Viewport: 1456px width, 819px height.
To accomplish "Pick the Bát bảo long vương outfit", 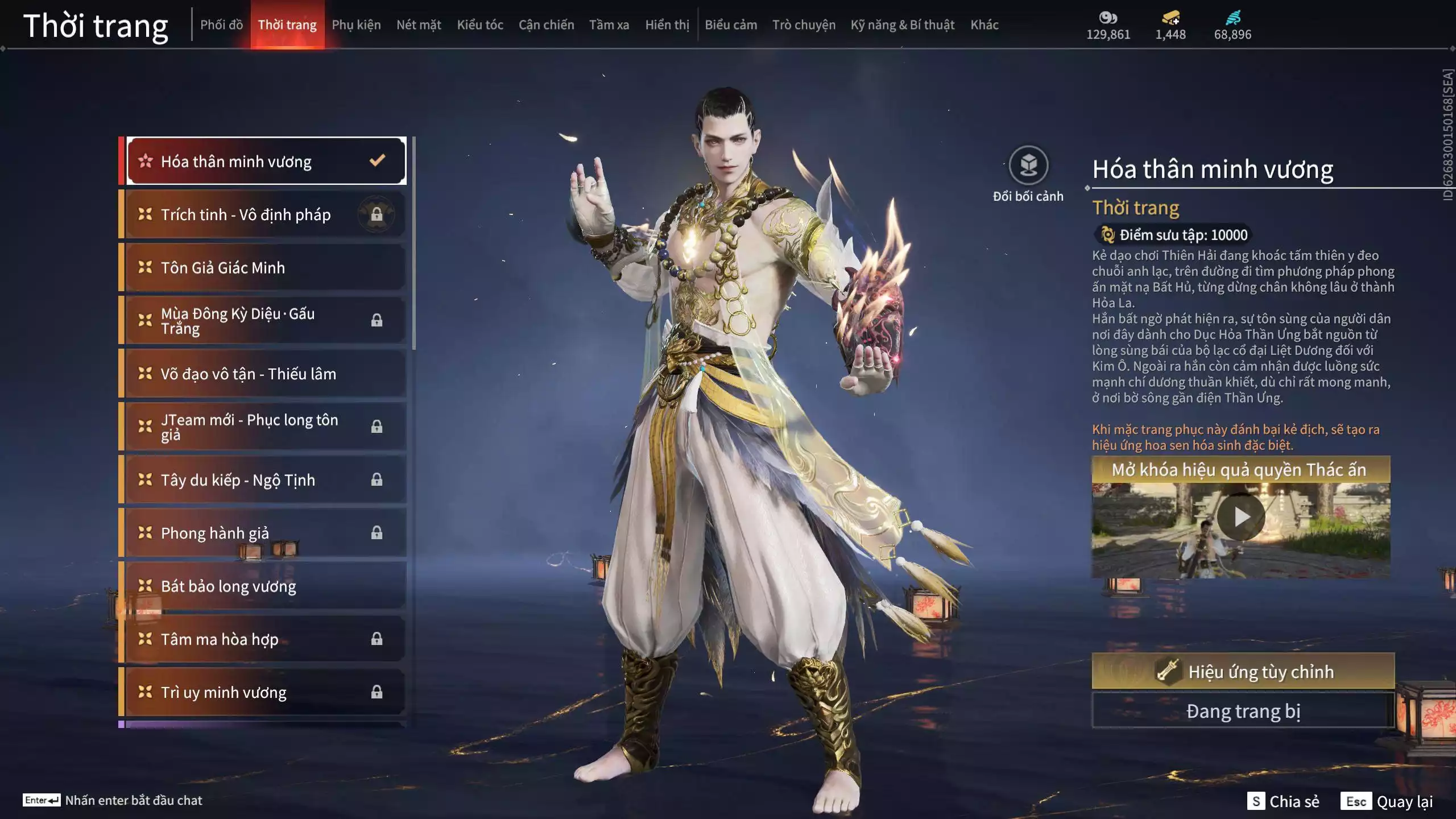I will point(265,586).
